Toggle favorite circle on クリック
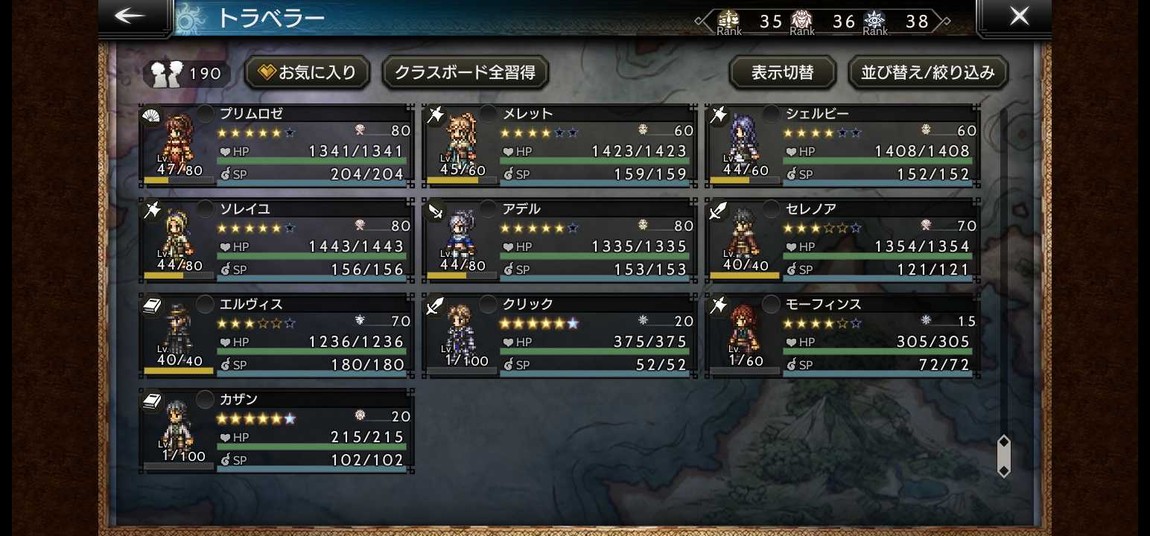 coord(488,304)
